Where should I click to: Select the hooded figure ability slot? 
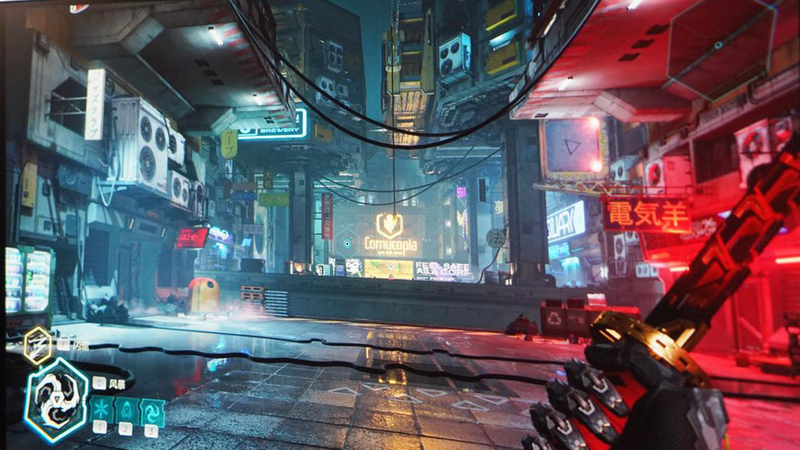pos(127,408)
